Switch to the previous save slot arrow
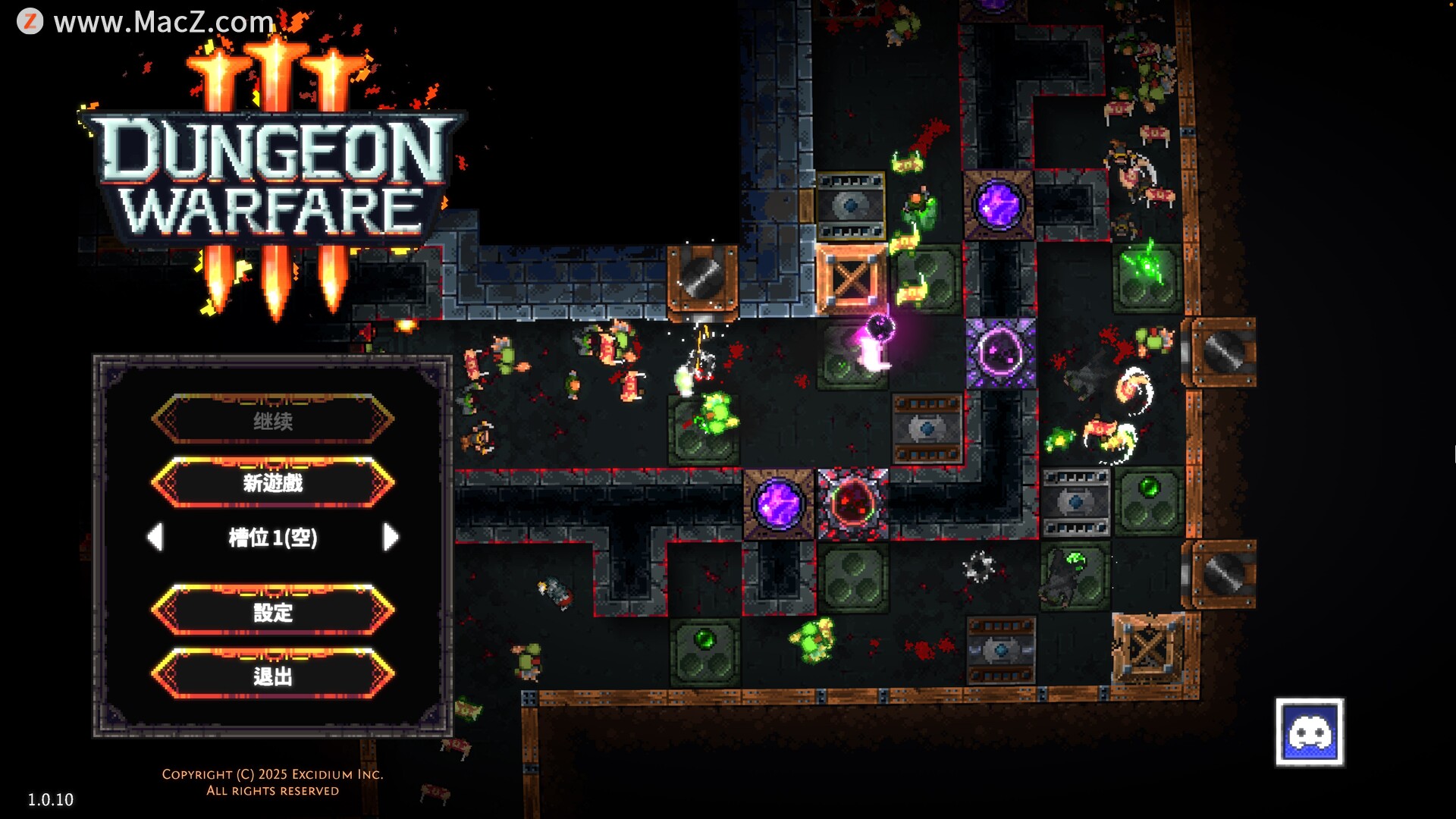1456x819 pixels. [x=155, y=537]
